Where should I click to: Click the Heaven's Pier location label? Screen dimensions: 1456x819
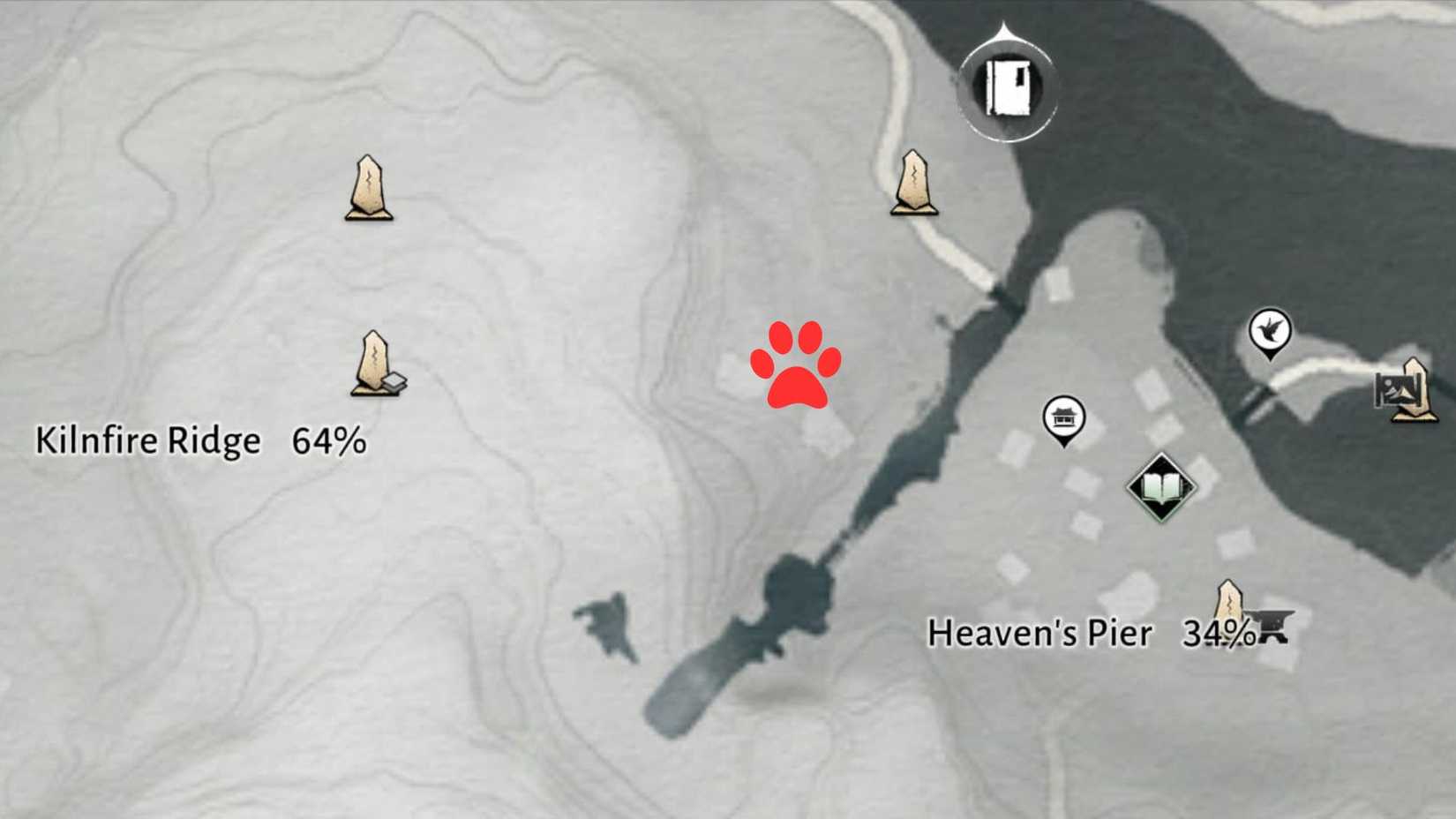coord(1041,633)
